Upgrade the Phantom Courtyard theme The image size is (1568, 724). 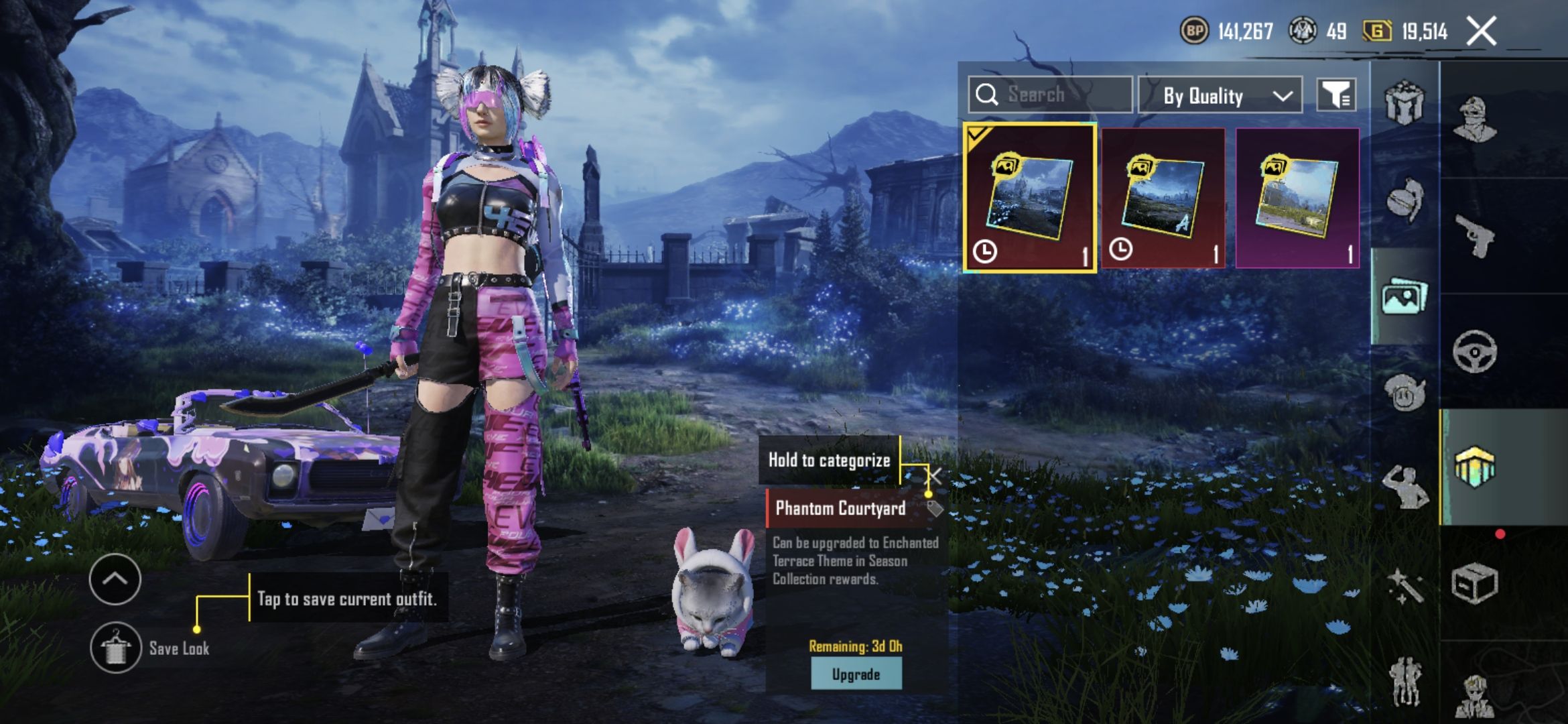pos(856,674)
